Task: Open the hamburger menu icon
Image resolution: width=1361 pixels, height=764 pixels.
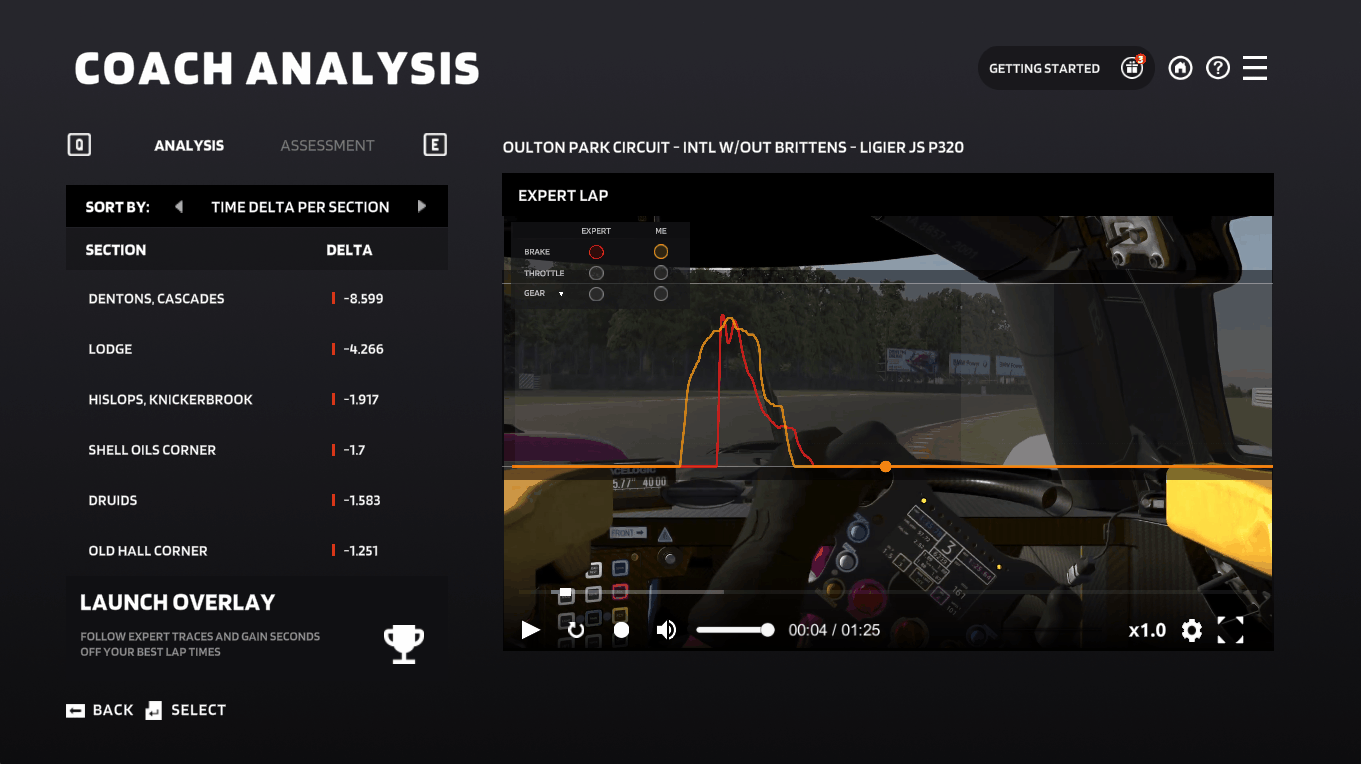Action: (x=1254, y=67)
